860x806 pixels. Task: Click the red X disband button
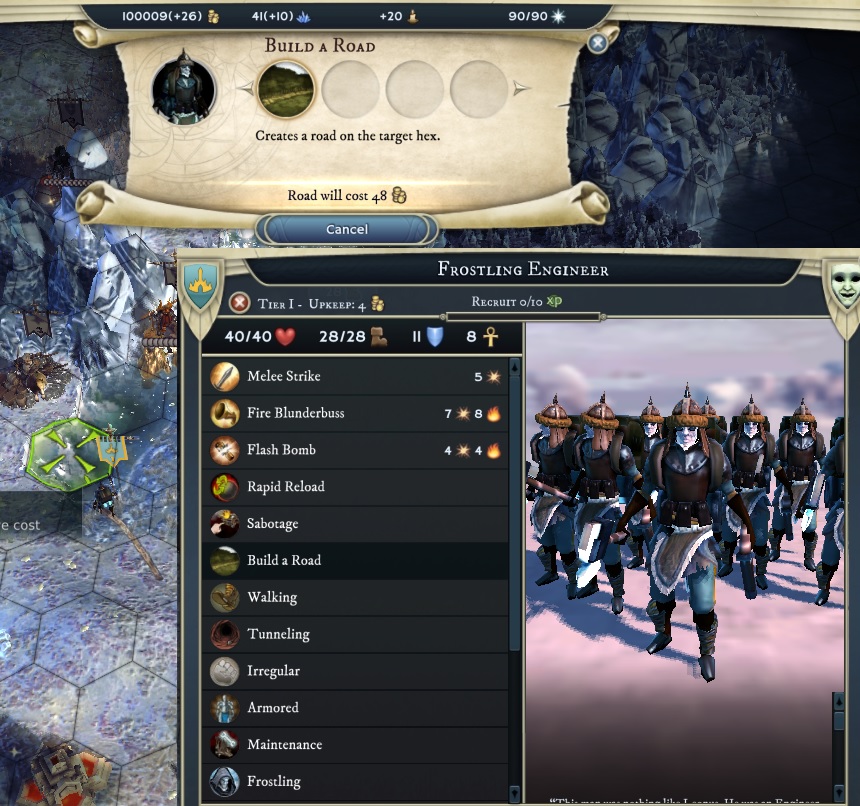pyautogui.click(x=240, y=303)
